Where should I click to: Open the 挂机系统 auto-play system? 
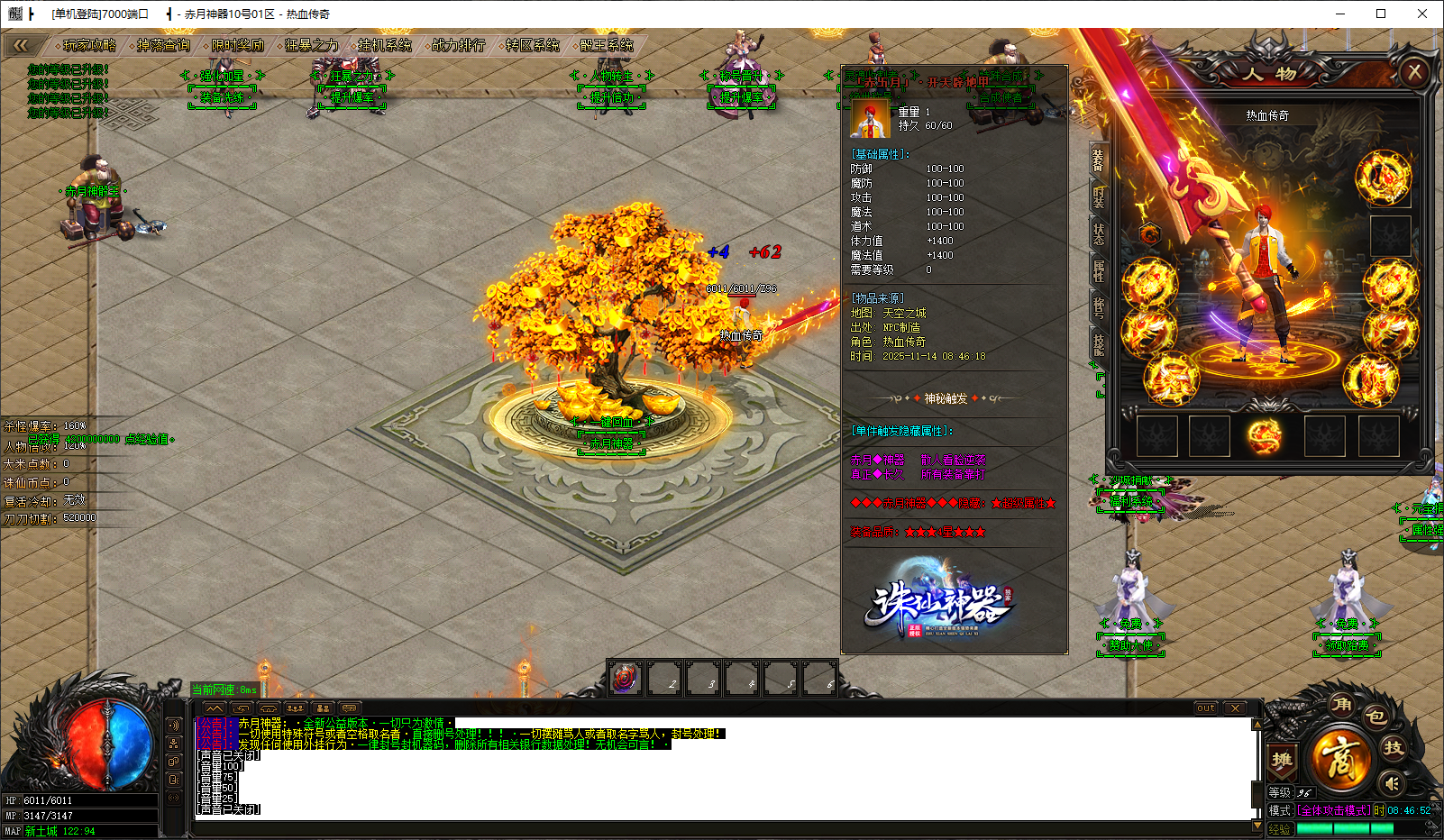tap(384, 45)
